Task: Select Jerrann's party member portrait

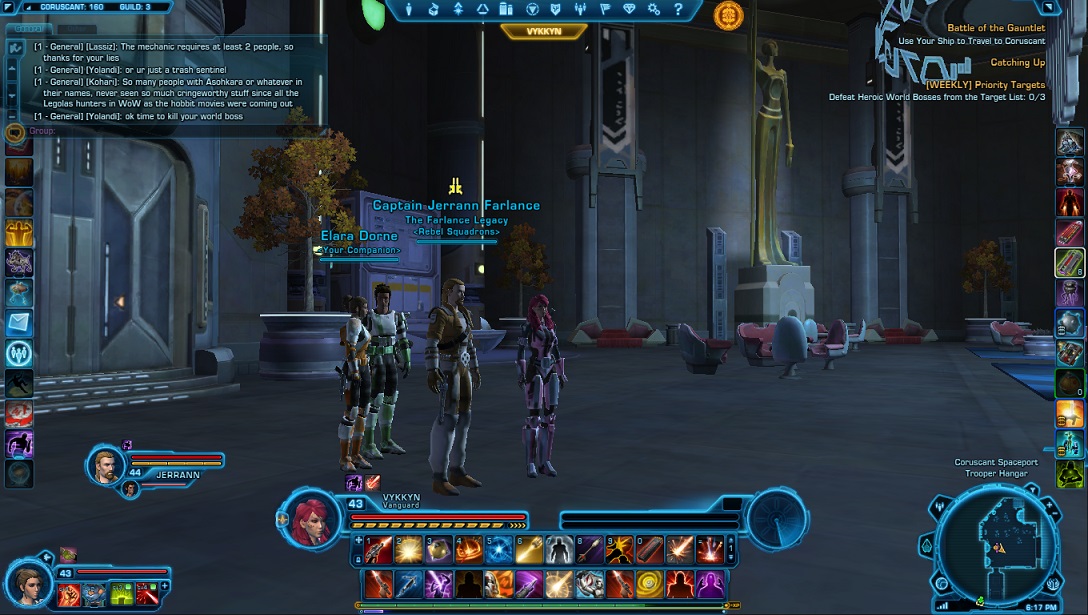Action: (x=106, y=464)
